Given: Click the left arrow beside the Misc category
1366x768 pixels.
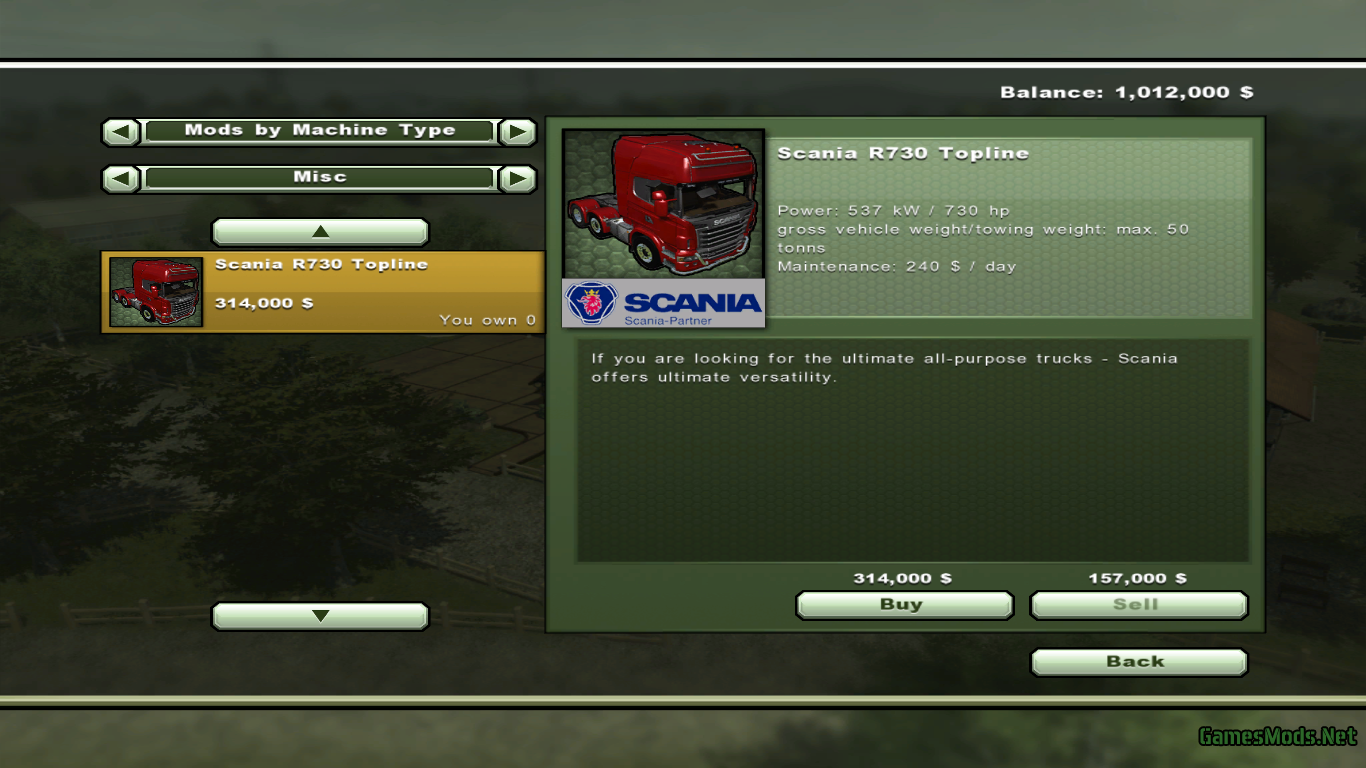Looking at the screenshot, I should tap(119, 177).
